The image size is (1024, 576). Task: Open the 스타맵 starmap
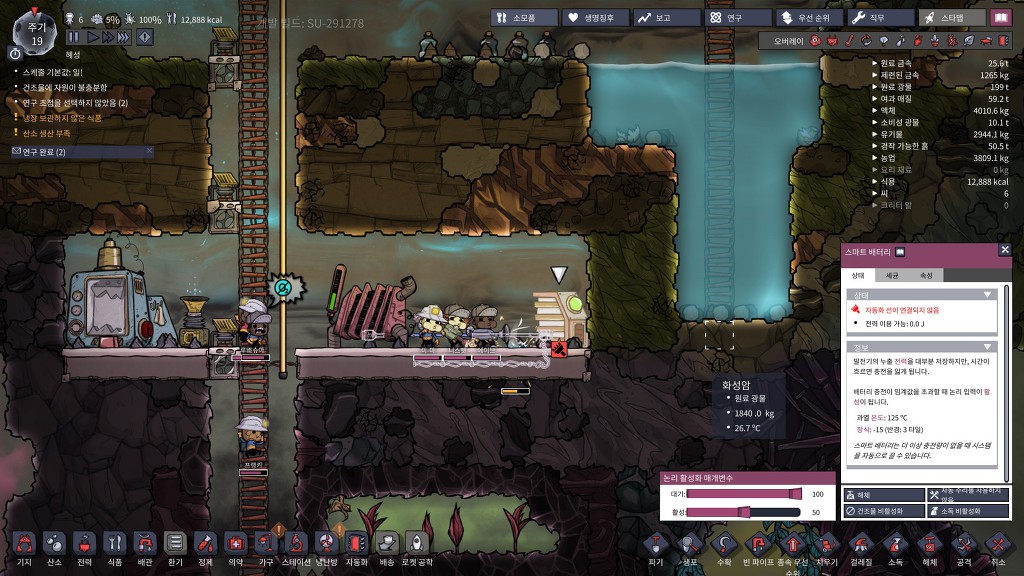click(x=950, y=17)
